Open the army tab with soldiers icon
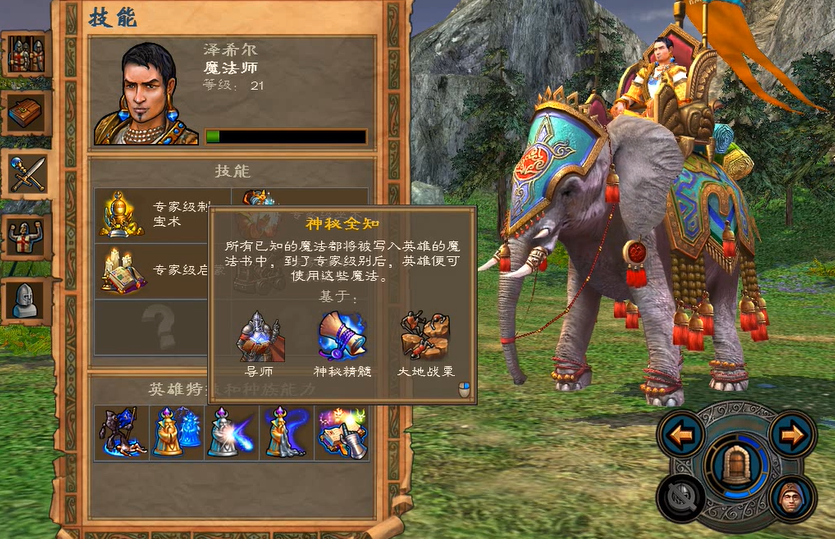This screenshot has height=539, width=835. coord(25,55)
